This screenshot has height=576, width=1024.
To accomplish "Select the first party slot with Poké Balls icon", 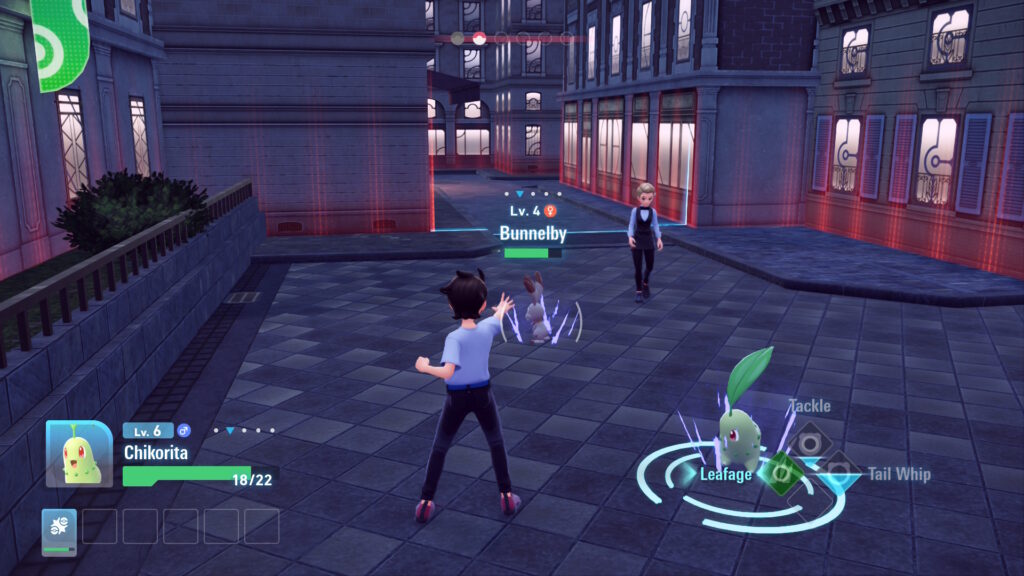I will 59,529.
